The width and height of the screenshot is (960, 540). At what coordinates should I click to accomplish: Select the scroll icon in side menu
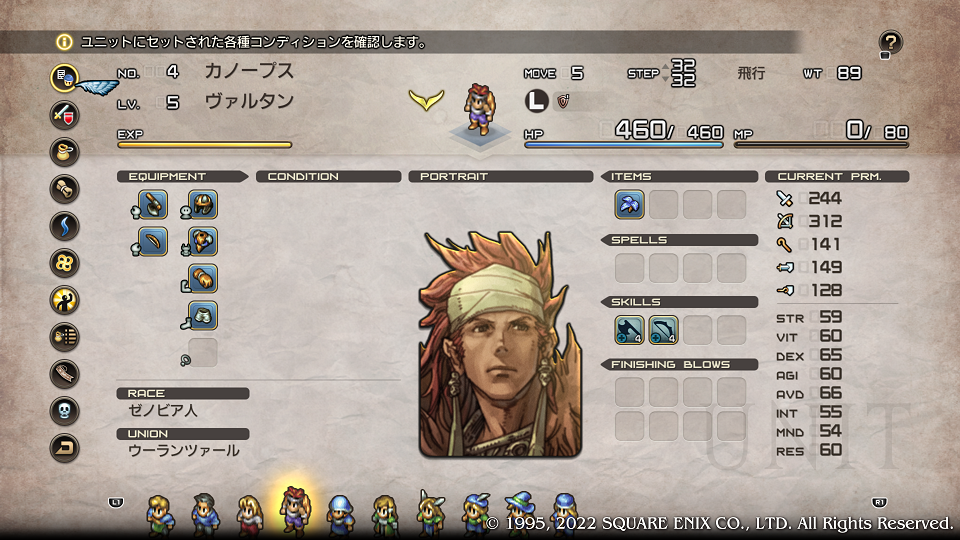65,188
